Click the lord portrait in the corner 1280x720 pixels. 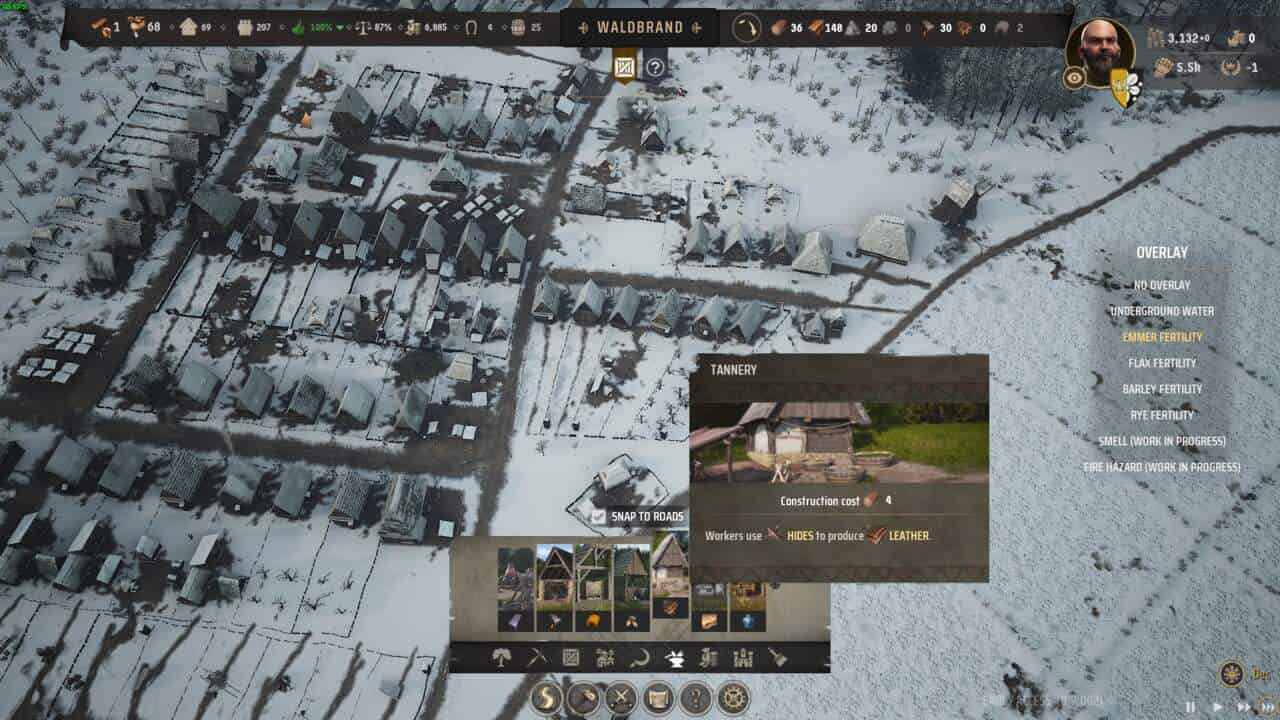pyautogui.click(x=1100, y=52)
